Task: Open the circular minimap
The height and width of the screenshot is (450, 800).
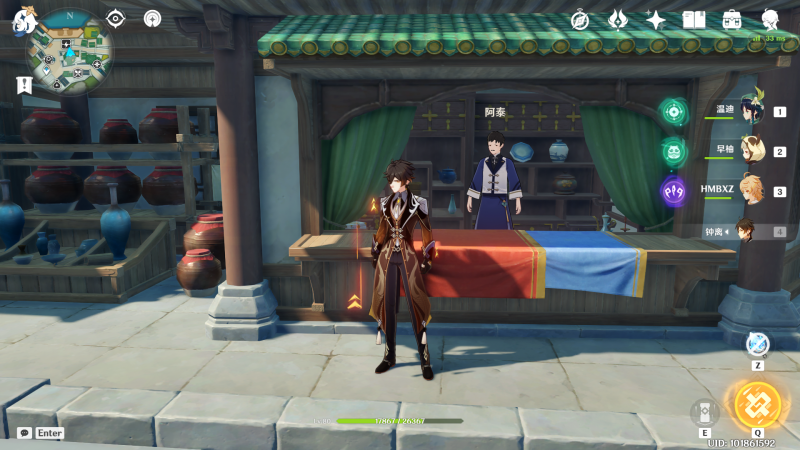Action: [x=70, y=50]
